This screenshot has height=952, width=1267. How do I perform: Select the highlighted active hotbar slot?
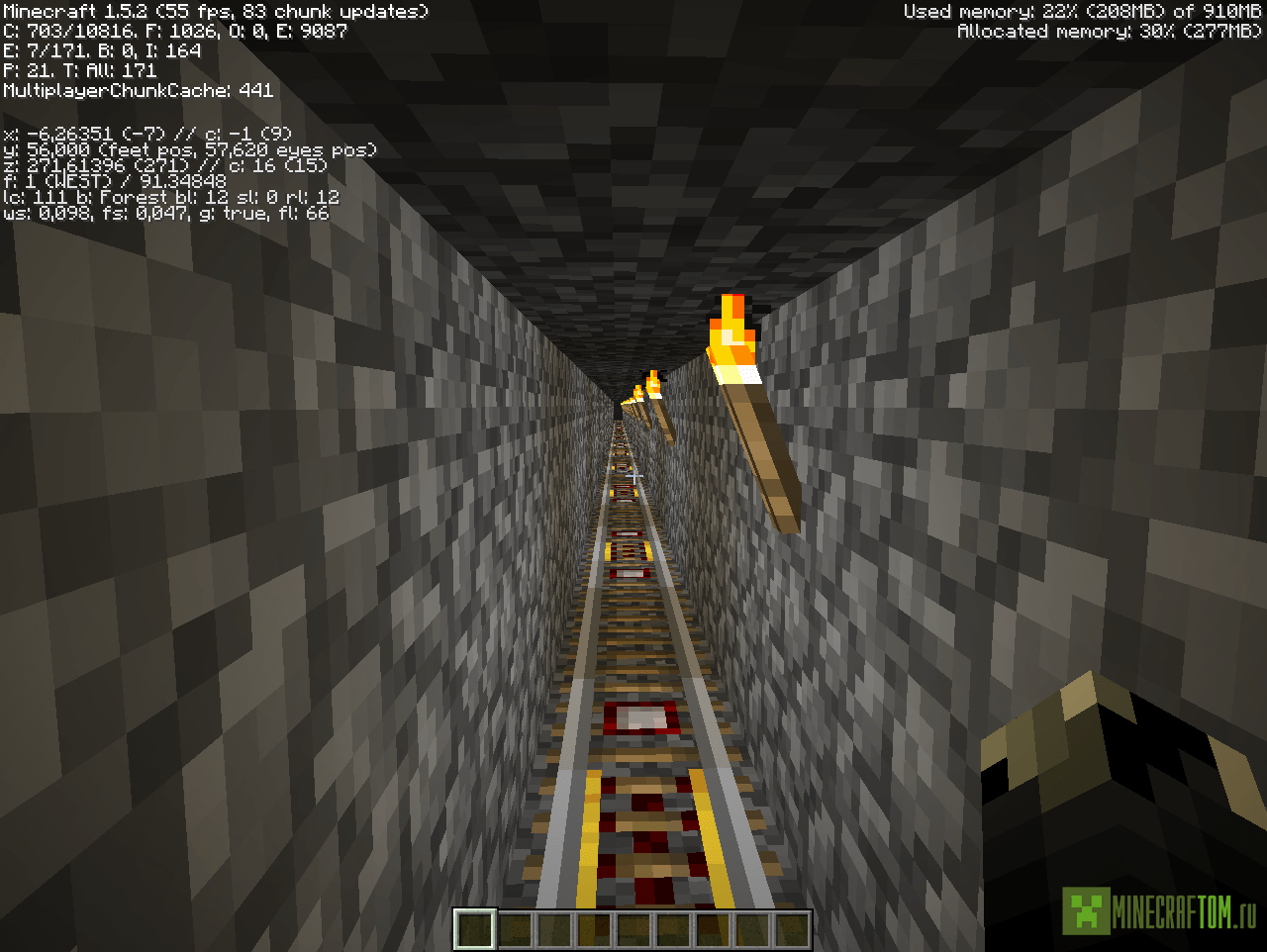(x=474, y=929)
